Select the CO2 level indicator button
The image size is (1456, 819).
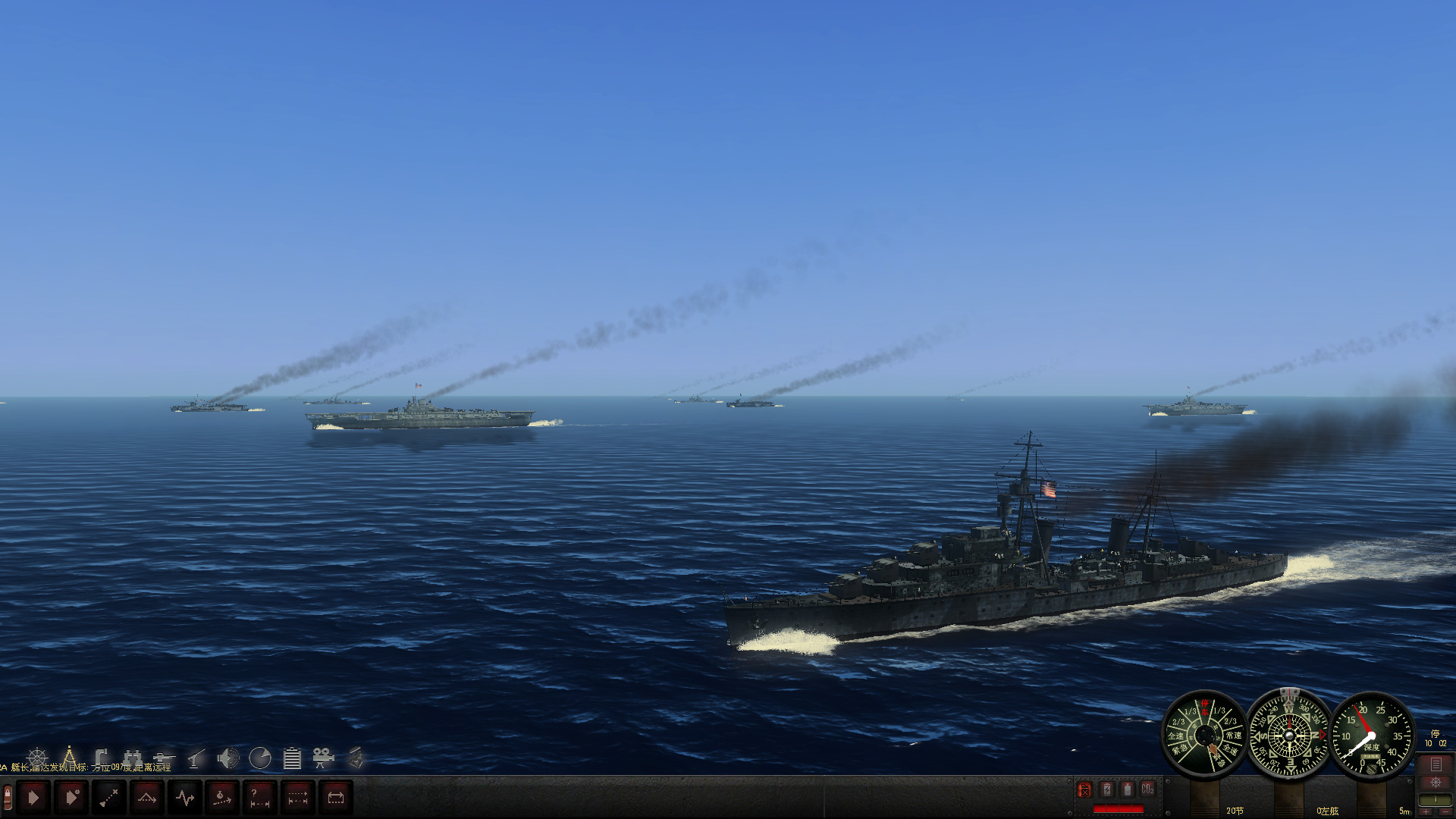1147,789
